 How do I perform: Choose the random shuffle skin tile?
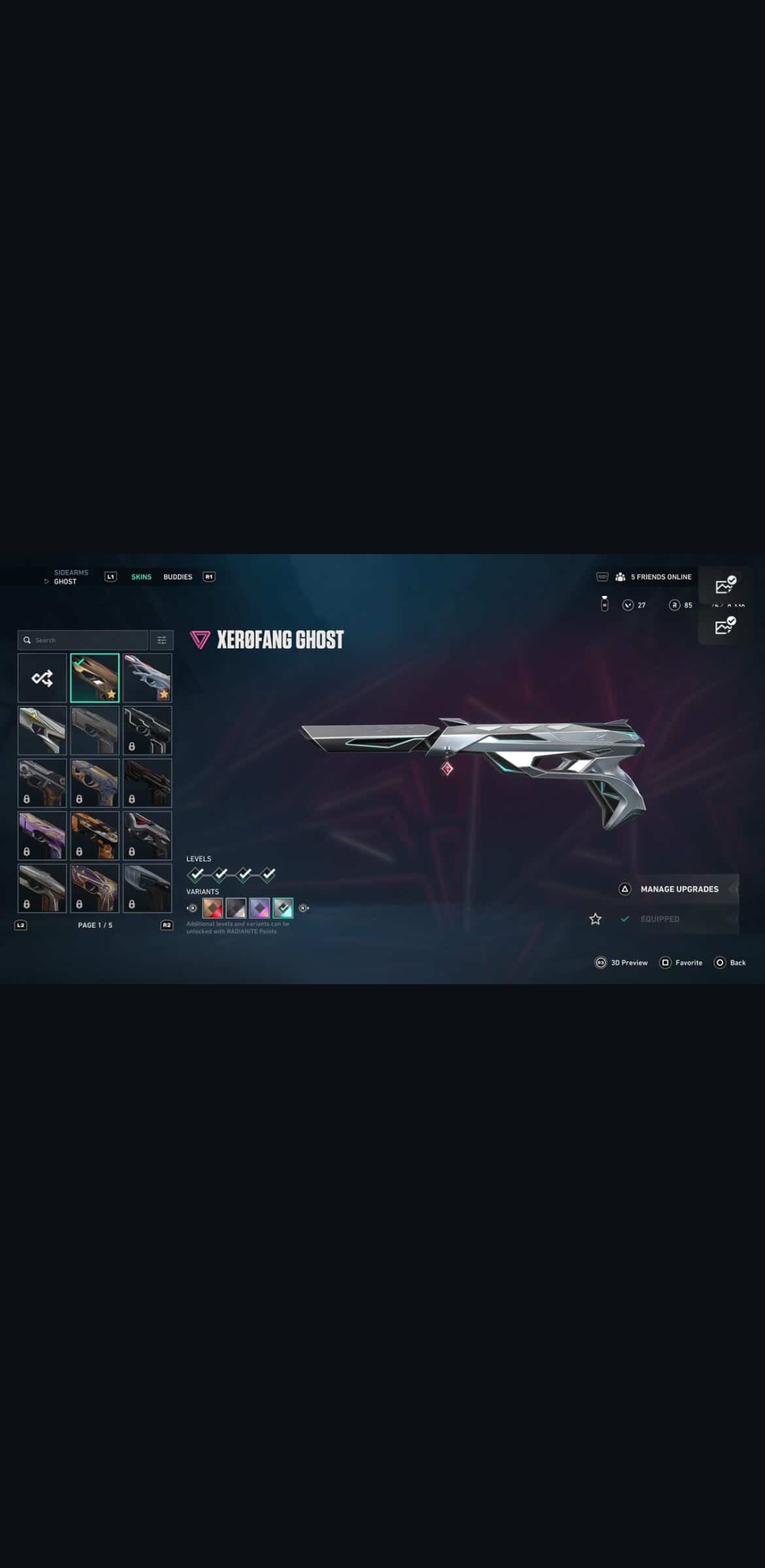coord(42,678)
